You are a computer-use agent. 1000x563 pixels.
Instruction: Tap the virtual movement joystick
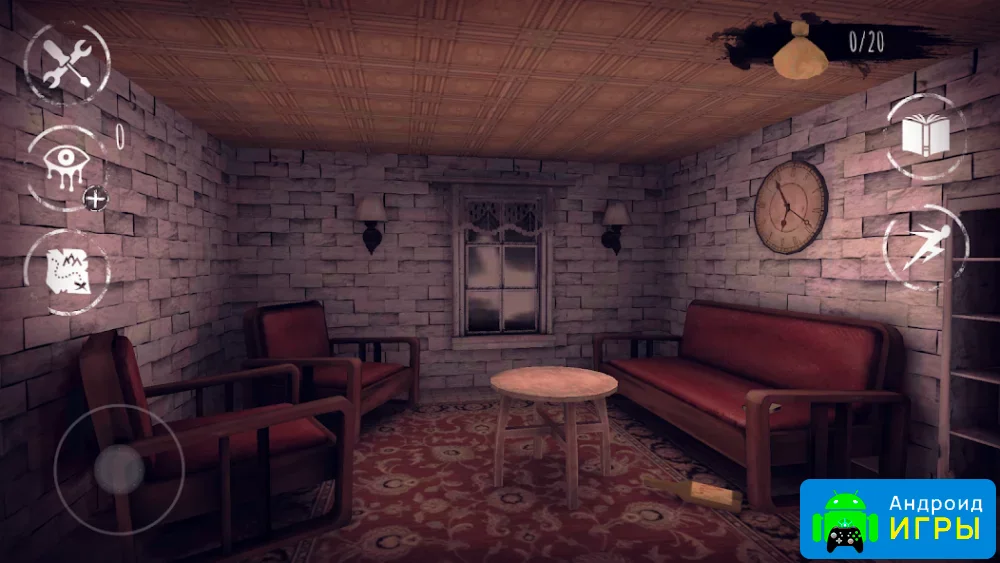click(x=119, y=466)
